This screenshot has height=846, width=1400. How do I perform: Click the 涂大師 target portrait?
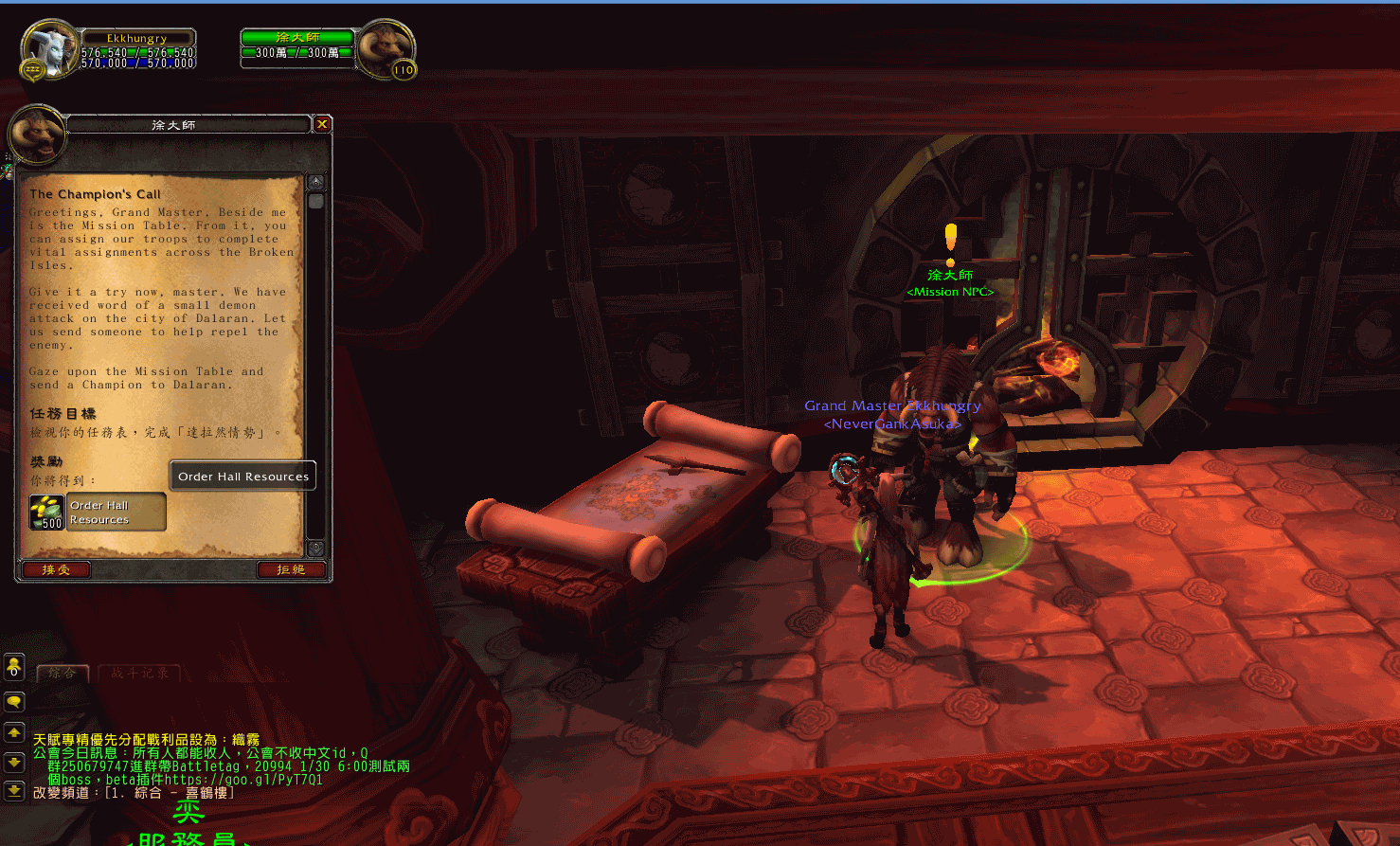pos(386,47)
